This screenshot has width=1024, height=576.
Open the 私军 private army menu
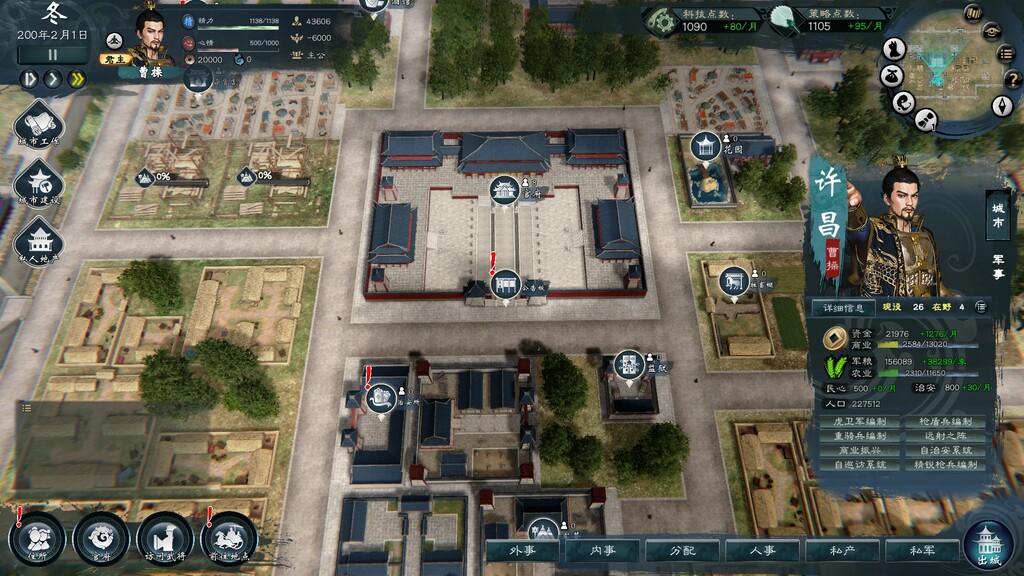point(922,551)
